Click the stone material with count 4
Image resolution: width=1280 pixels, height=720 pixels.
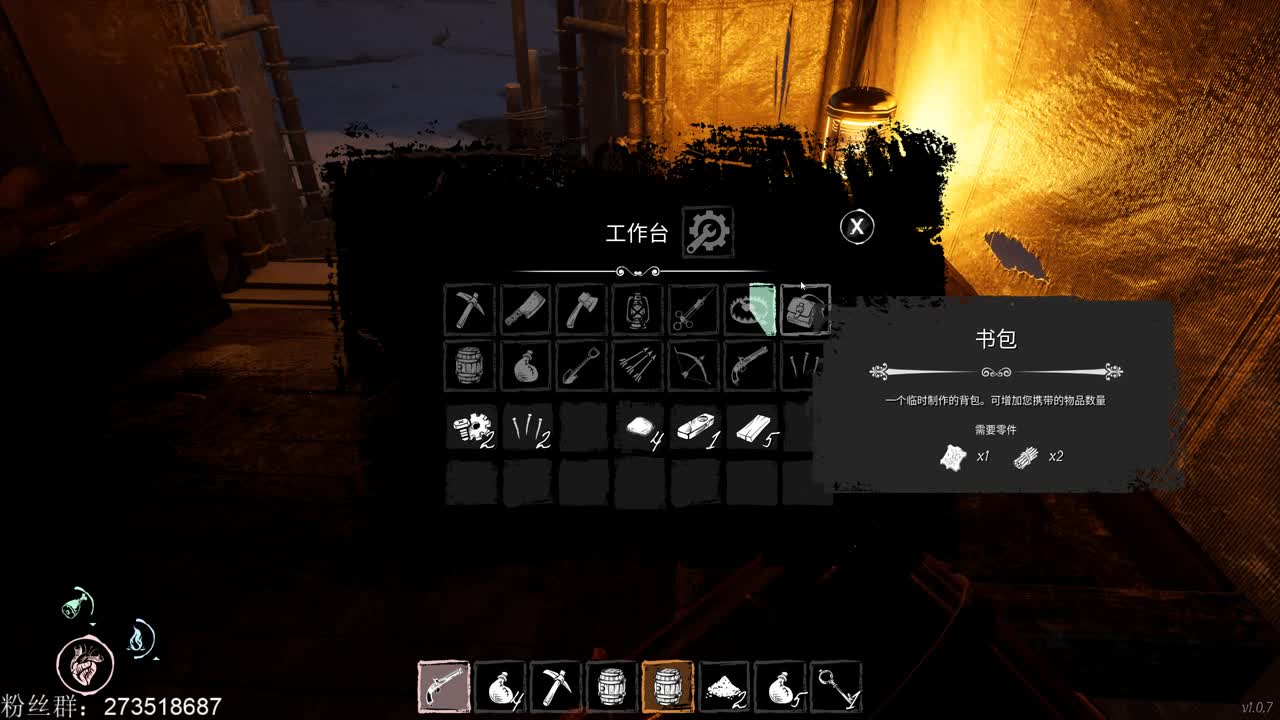point(640,428)
